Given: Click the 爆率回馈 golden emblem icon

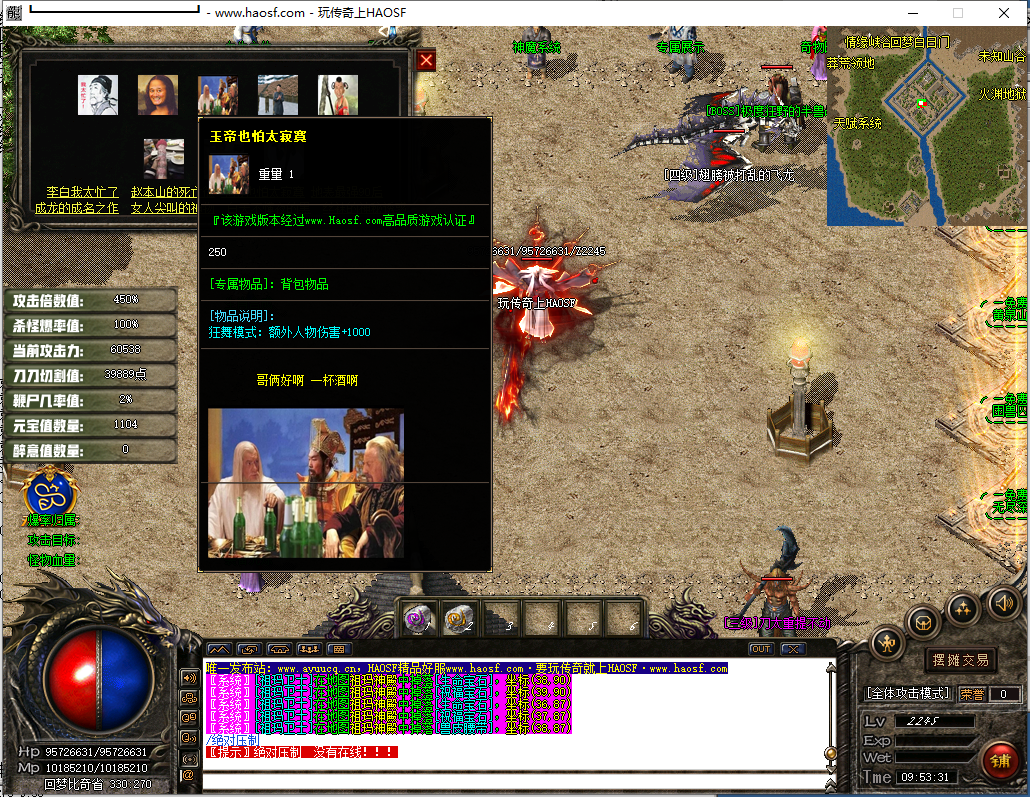Looking at the screenshot, I should 51,494.
